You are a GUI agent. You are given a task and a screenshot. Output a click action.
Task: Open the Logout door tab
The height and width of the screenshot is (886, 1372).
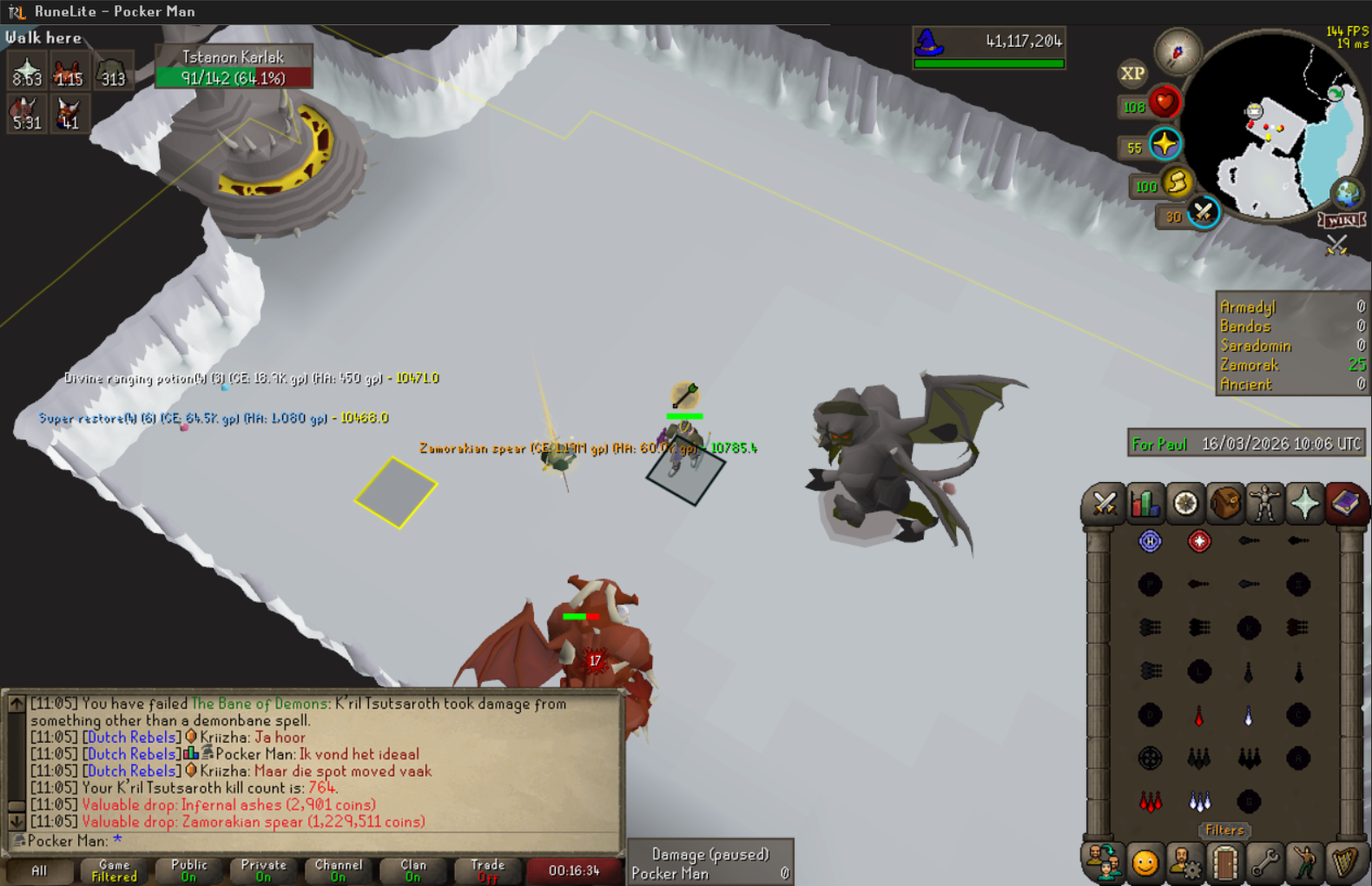pos(1225,863)
